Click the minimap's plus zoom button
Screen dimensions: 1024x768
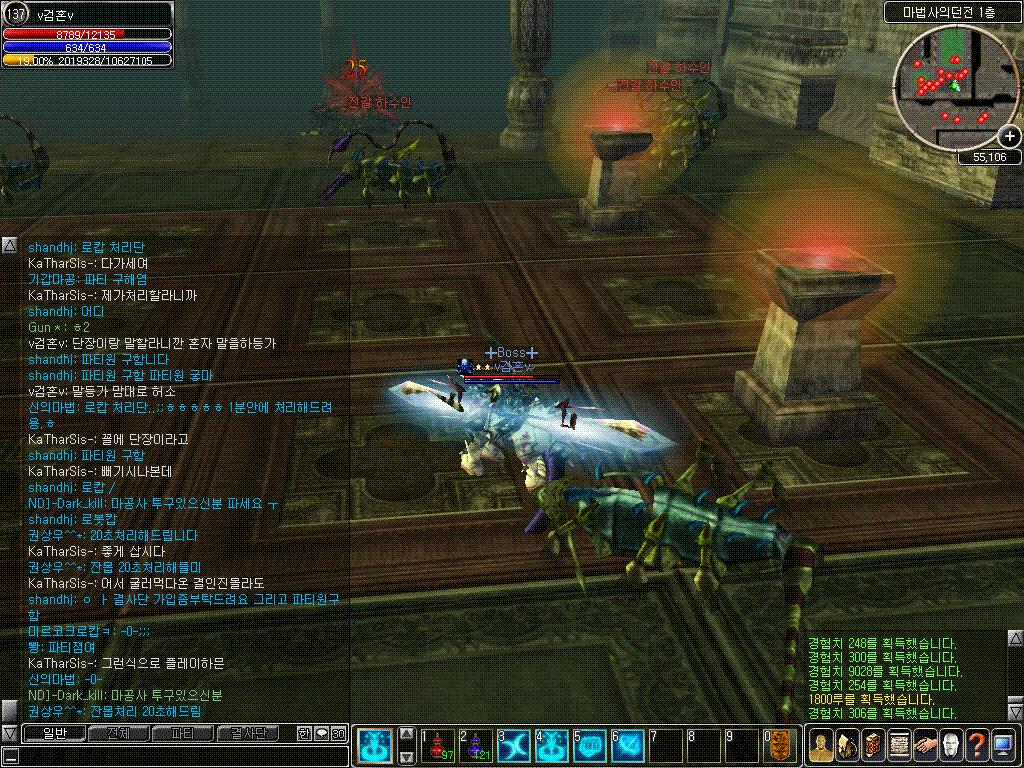coord(1010,137)
